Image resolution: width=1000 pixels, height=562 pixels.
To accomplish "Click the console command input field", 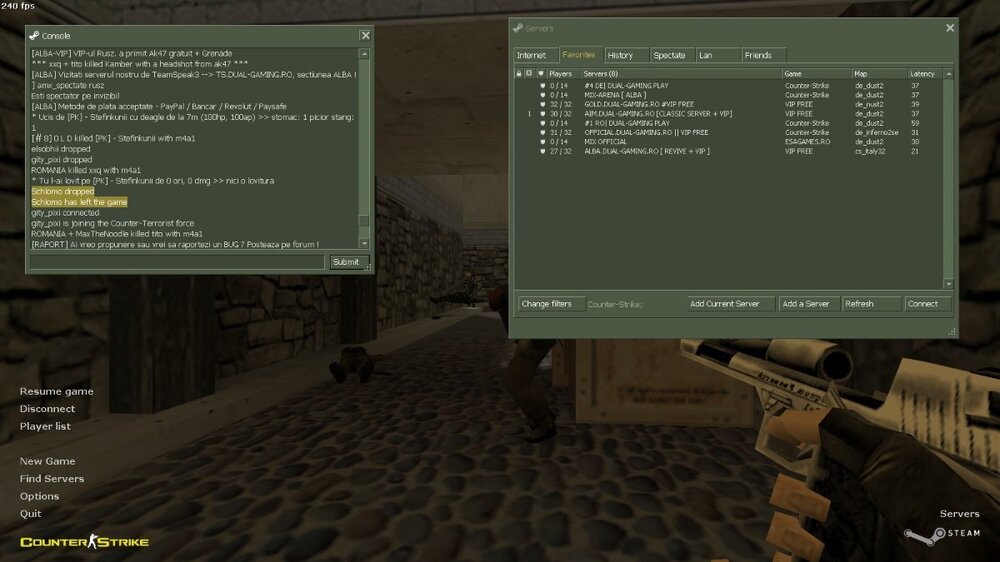I will (x=177, y=262).
